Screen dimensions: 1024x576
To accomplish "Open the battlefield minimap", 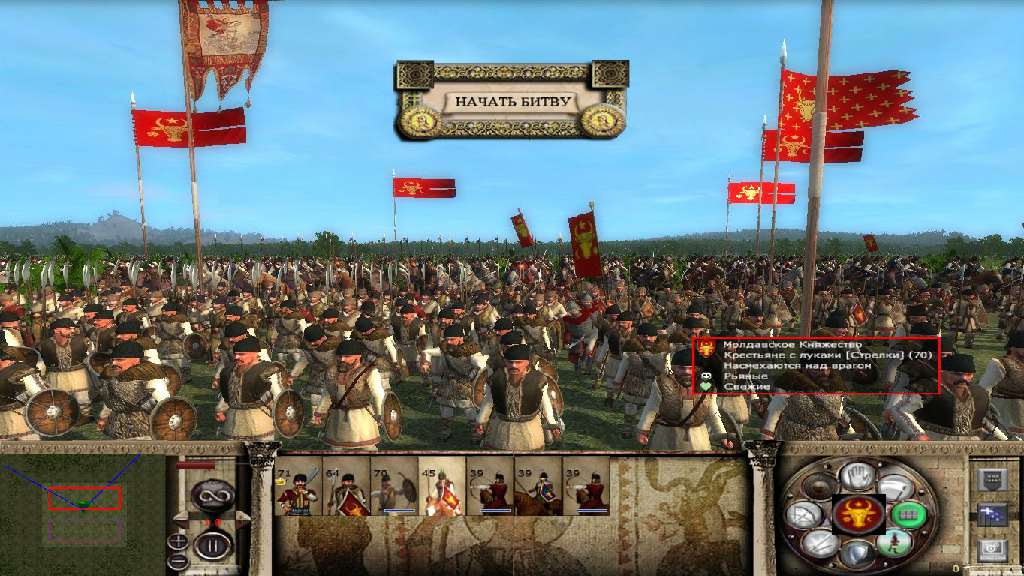I will [x=82, y=498].
